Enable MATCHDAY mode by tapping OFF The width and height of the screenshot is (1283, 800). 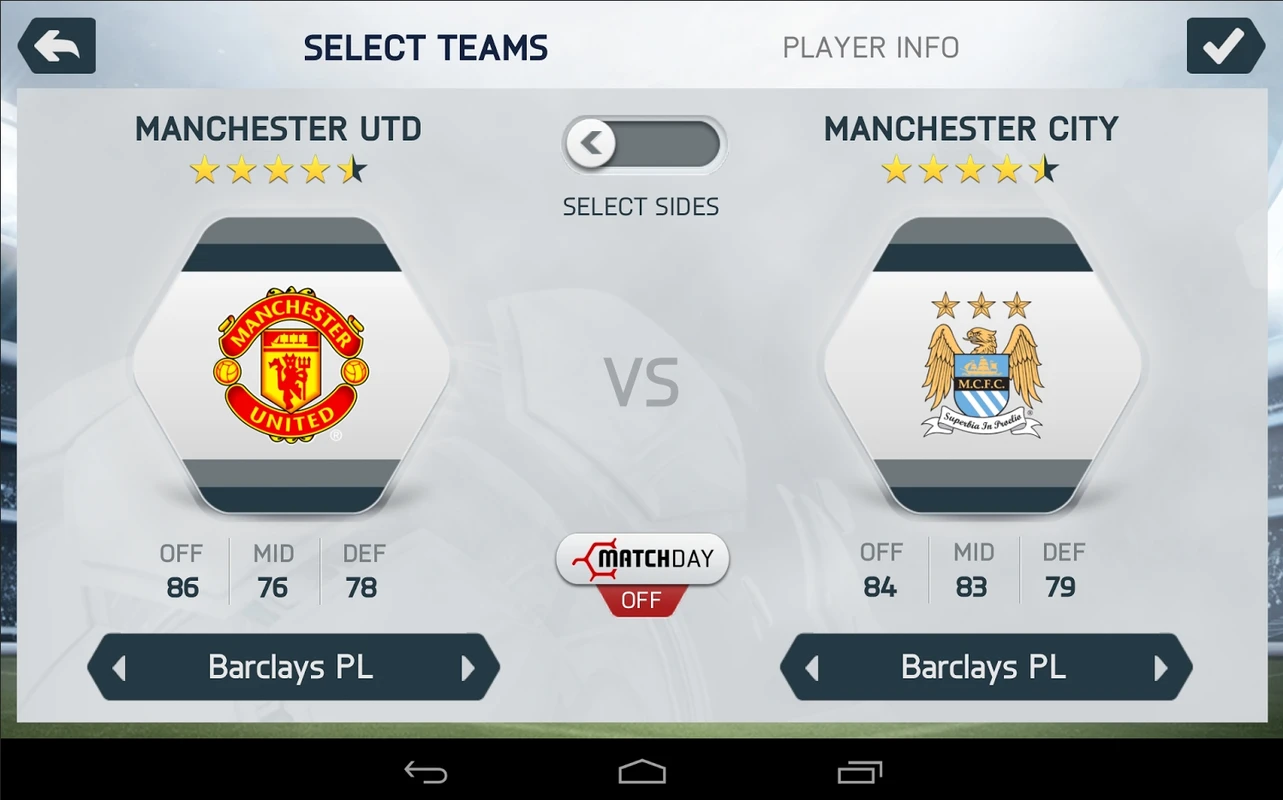[x=642, y=600]
